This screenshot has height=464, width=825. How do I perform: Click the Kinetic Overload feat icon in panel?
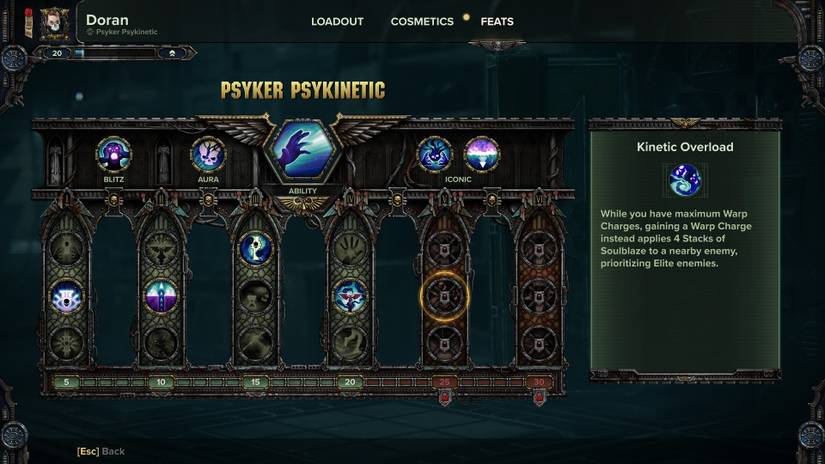[685, 181]
